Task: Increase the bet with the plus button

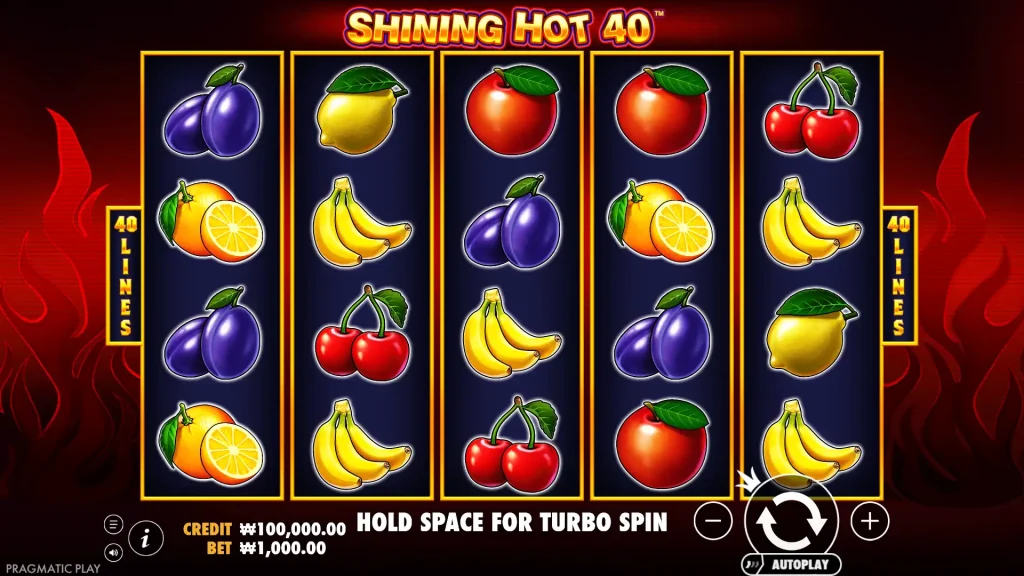Action: coord(870,520)
